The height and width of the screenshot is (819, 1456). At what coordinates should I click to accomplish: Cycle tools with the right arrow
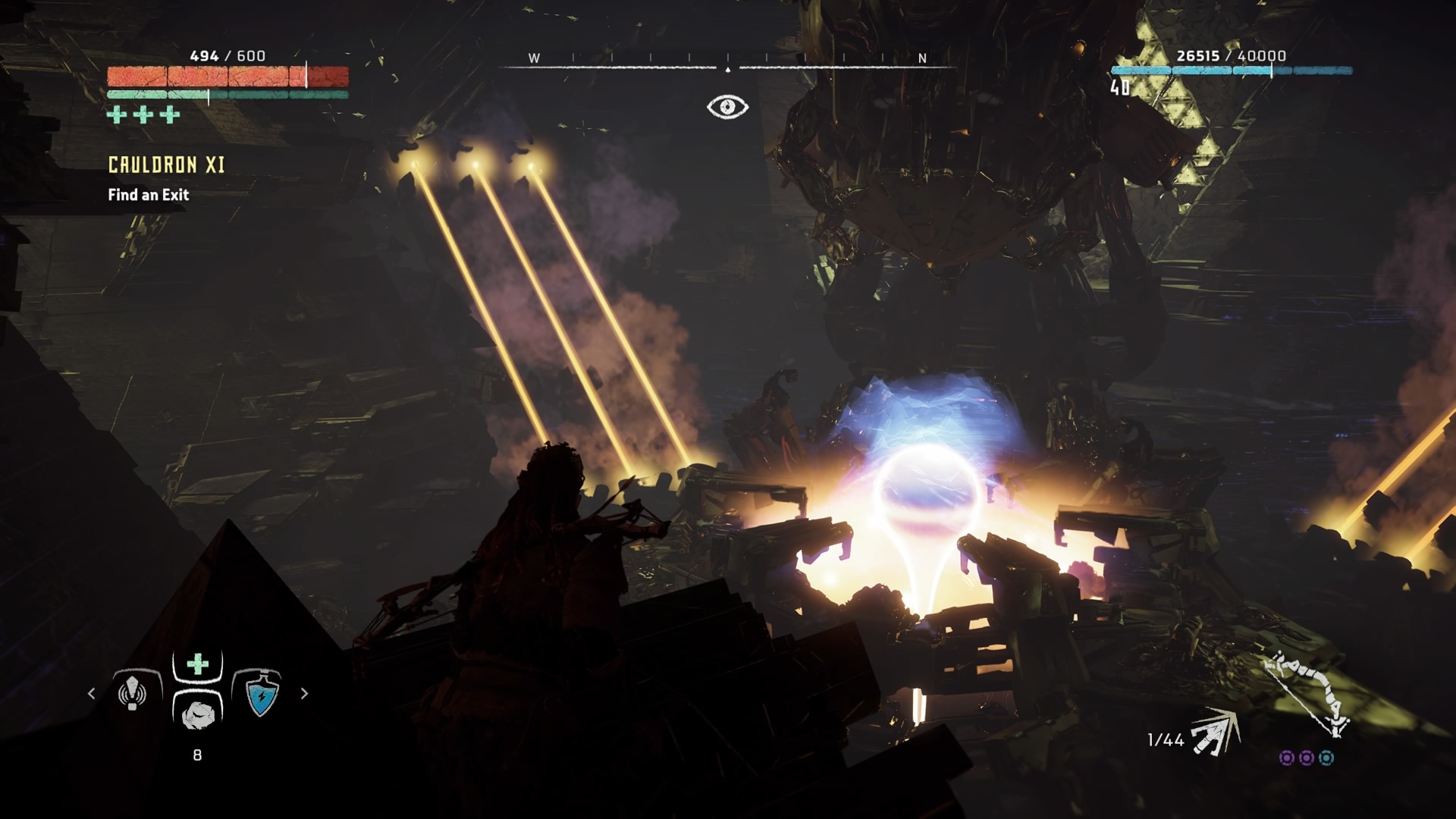pos(304,693)
